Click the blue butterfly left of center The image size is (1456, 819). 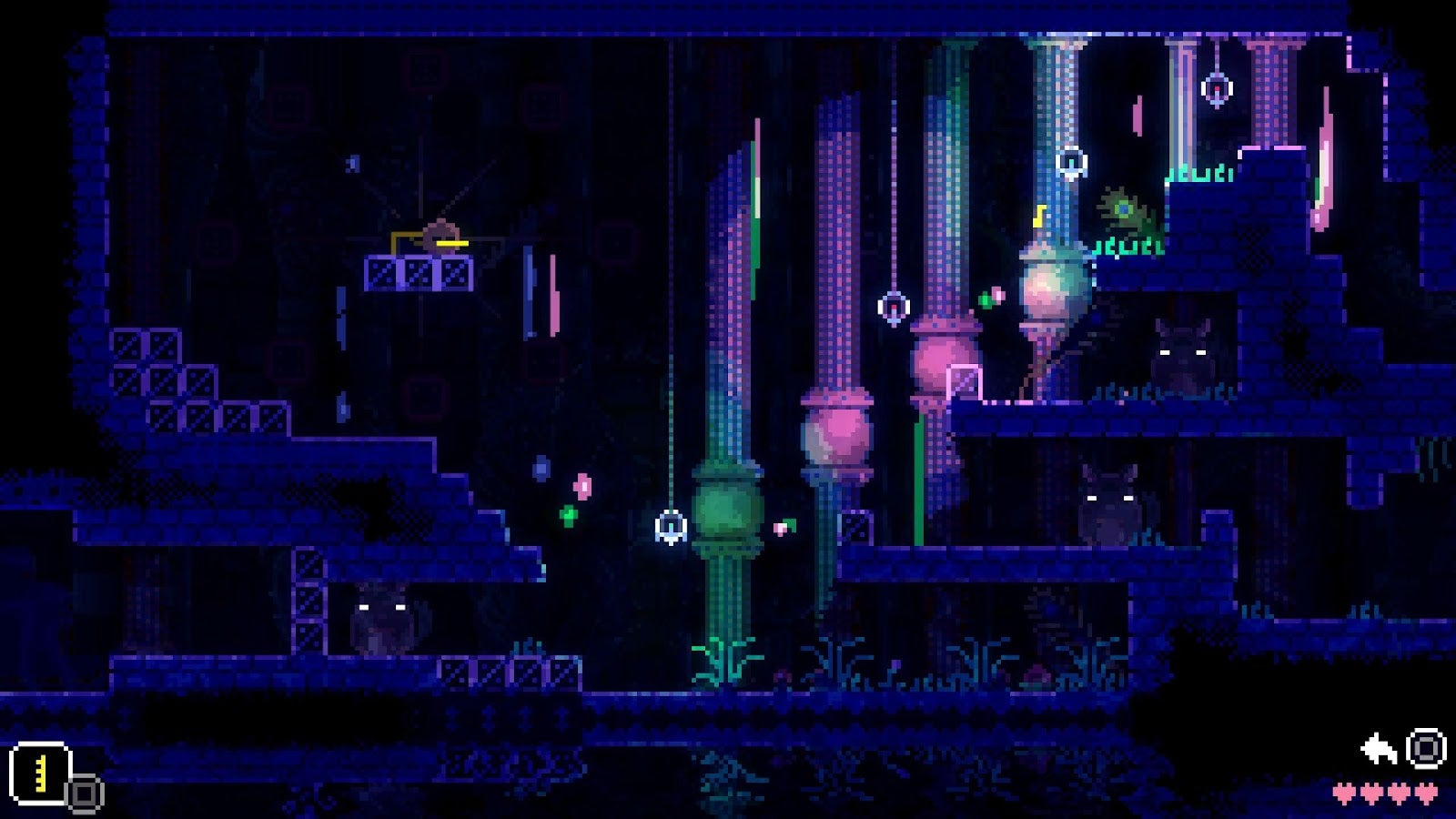coord(541,467)
